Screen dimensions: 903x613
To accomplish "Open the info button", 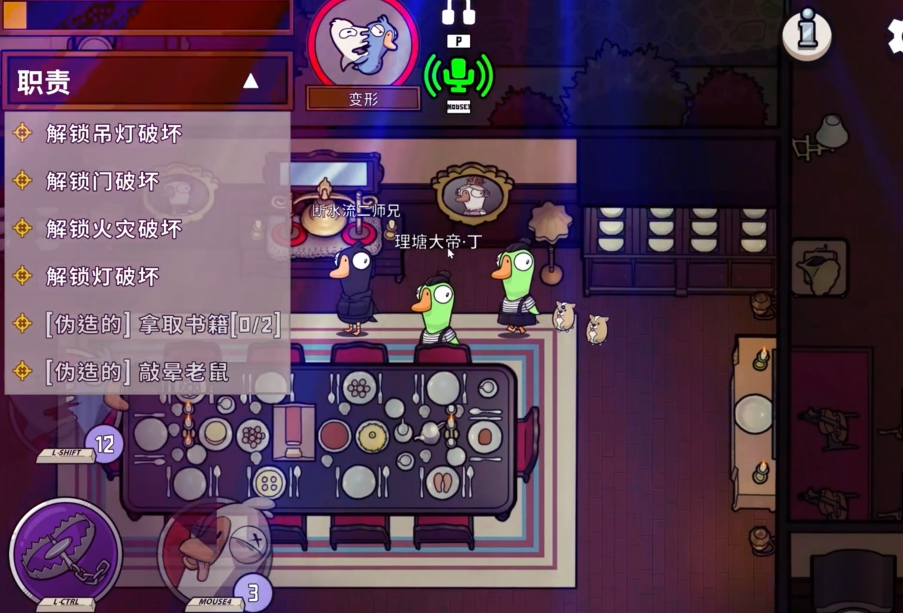I will coord(806,35).
